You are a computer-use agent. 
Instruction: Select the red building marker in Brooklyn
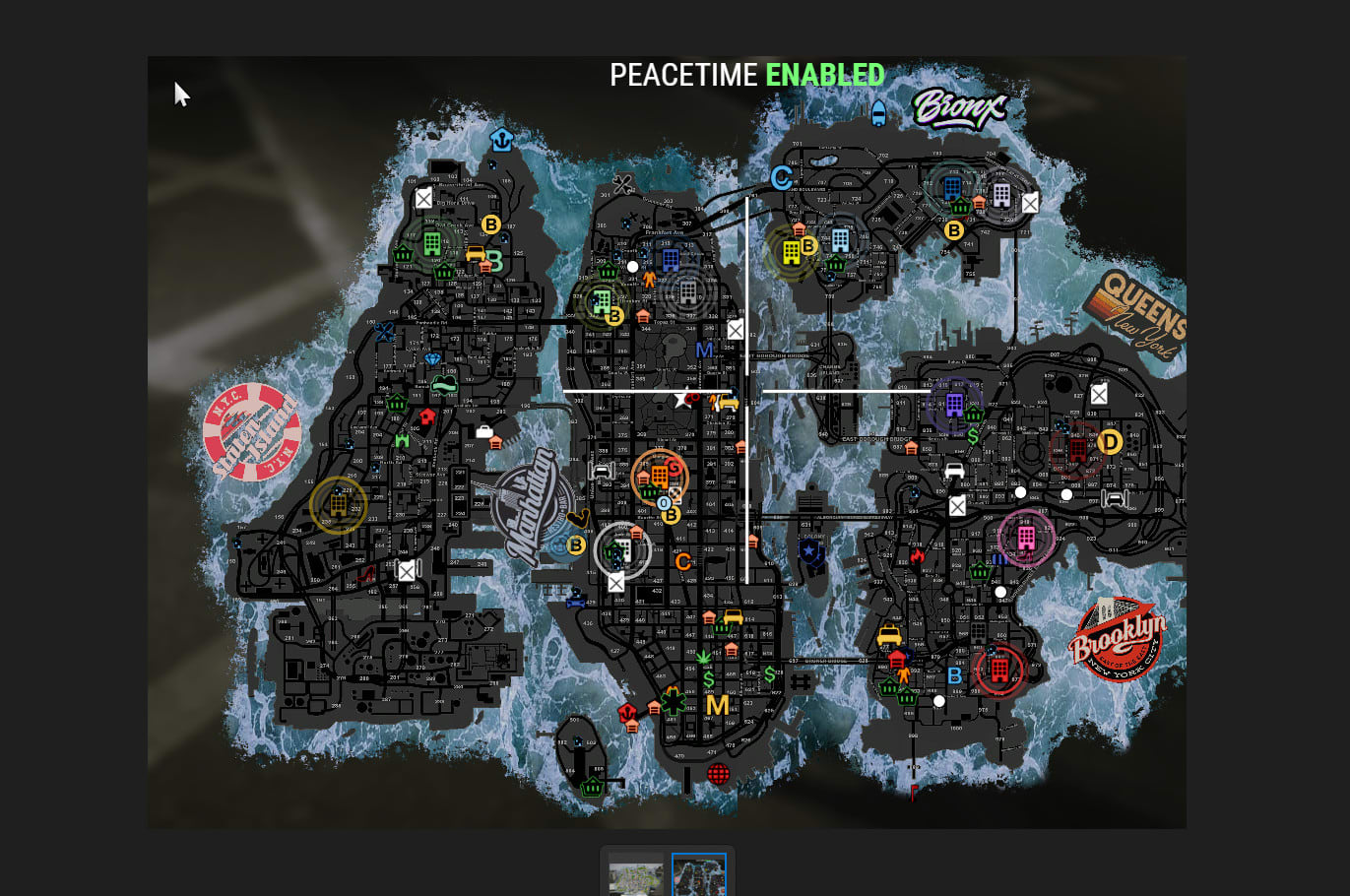click(x=999, y=671)
